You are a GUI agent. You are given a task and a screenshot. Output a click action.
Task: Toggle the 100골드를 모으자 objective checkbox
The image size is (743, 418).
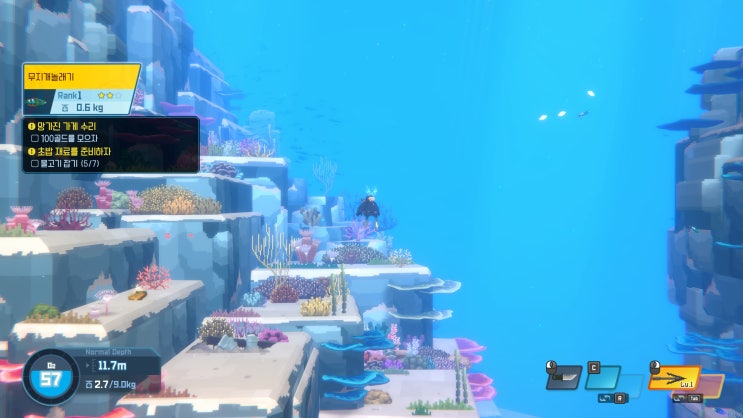pyautogui.click(x=35, y=138)
